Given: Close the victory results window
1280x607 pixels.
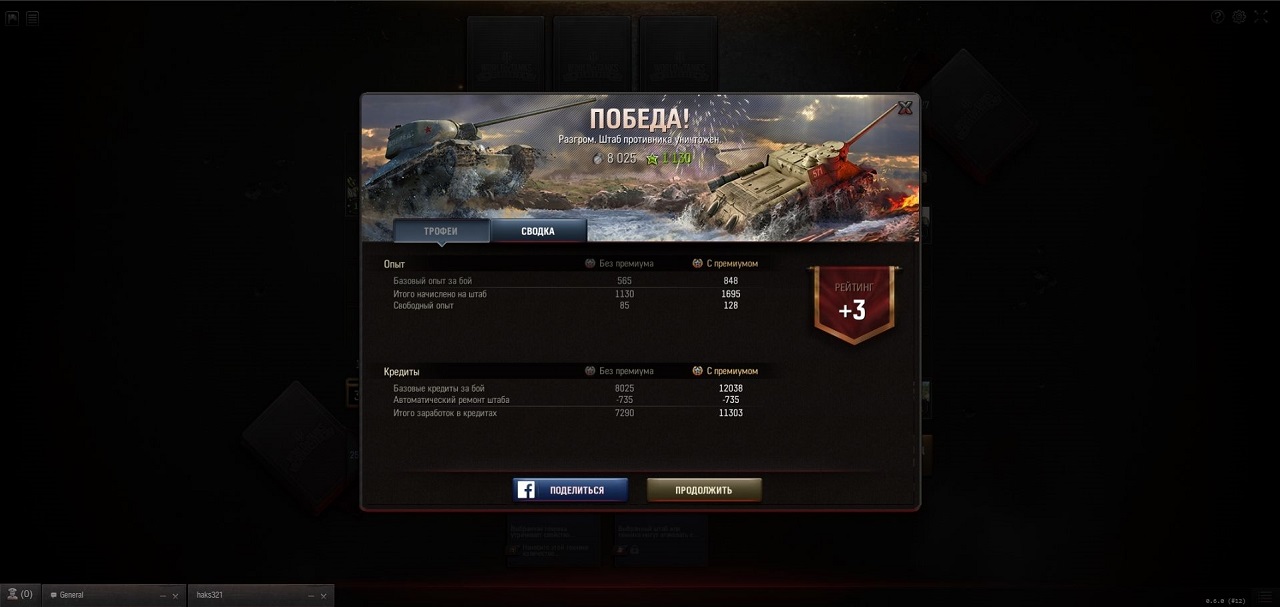Looking at the screenshot, I should (905, 108).
